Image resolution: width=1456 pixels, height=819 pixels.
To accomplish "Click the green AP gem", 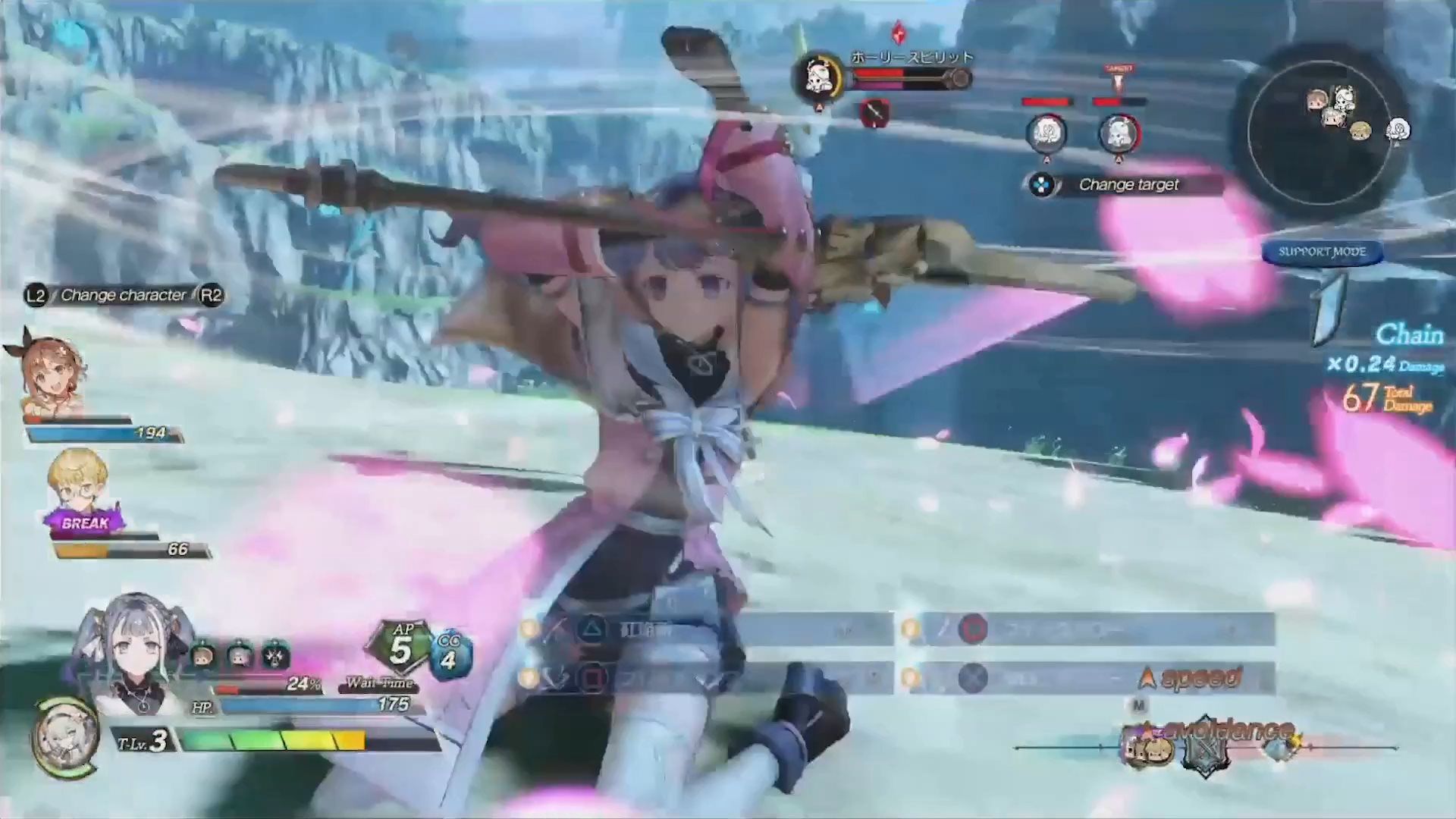I will (401, 647).
